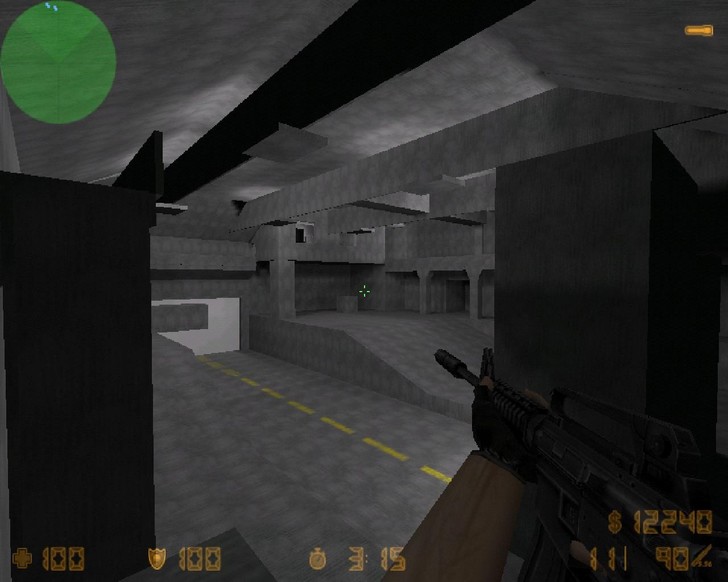728x582 pixels.
Task: Toggle the flashlight indicator icon
Action: [x=699, y=31]
